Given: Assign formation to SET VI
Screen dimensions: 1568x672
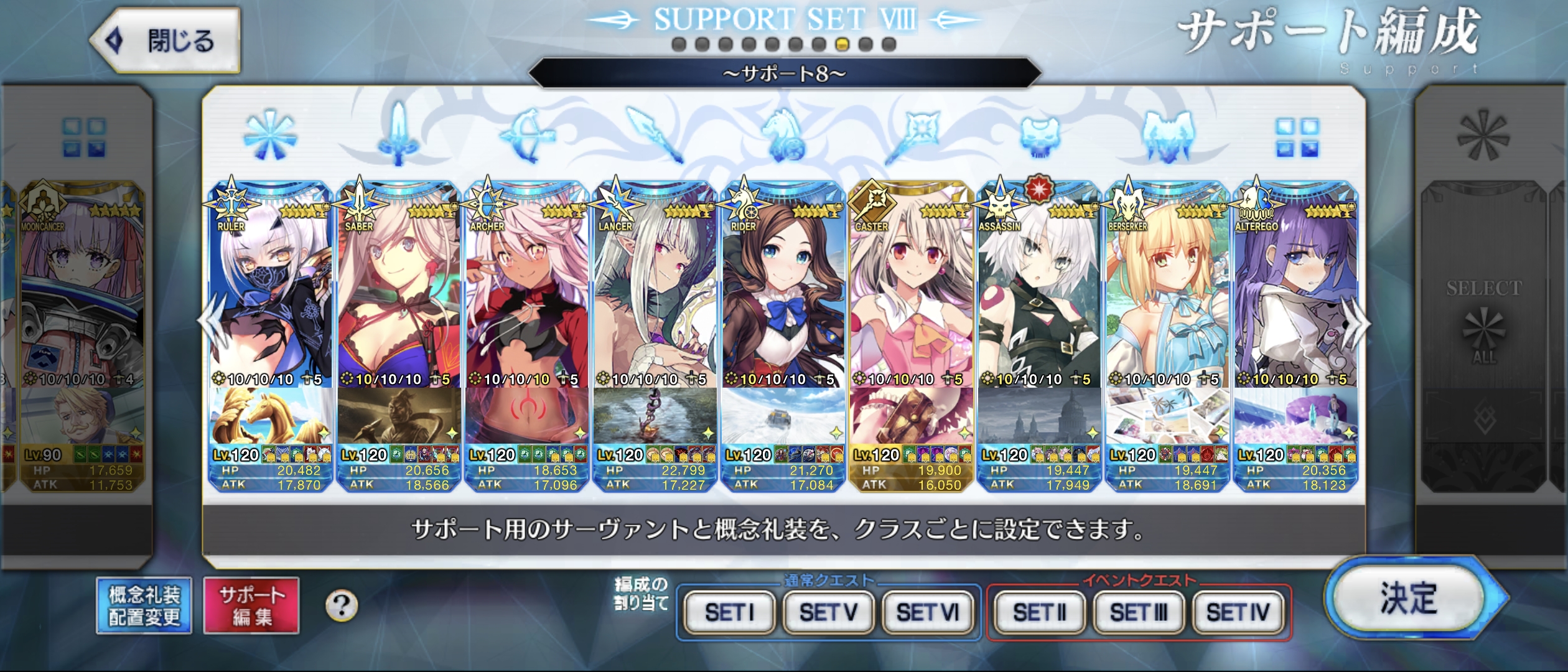Looking at the screenshot, I should click(927, 612).
